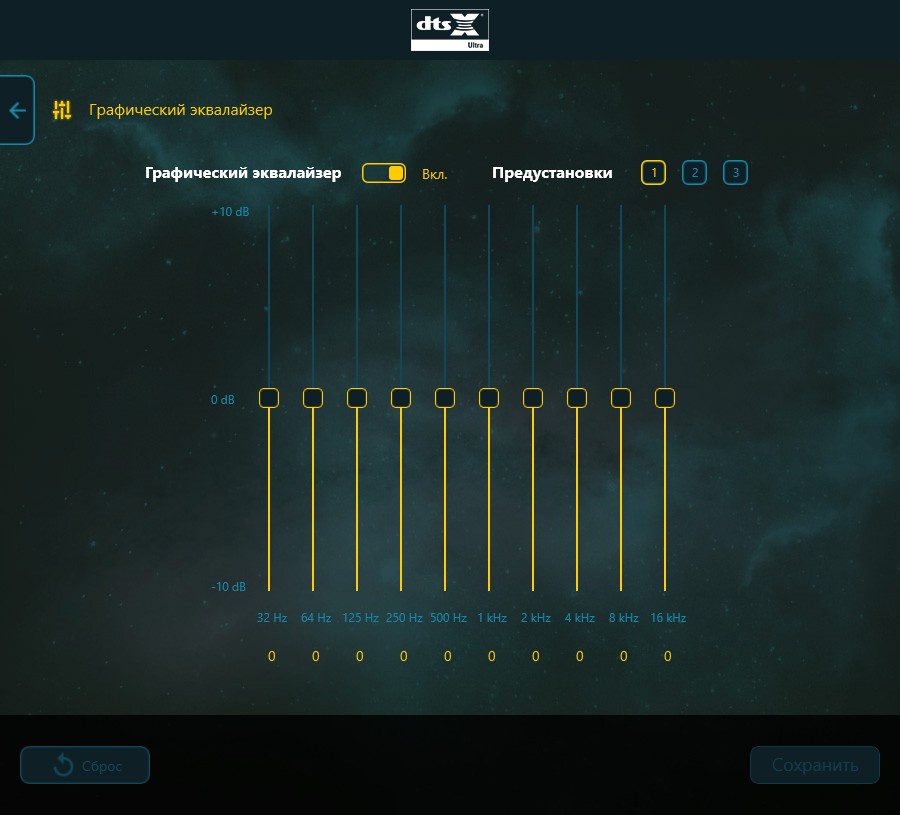Click the 250 Hz slider handle
The height and width of the screenshot is (815, 900).
pos(401,398)
